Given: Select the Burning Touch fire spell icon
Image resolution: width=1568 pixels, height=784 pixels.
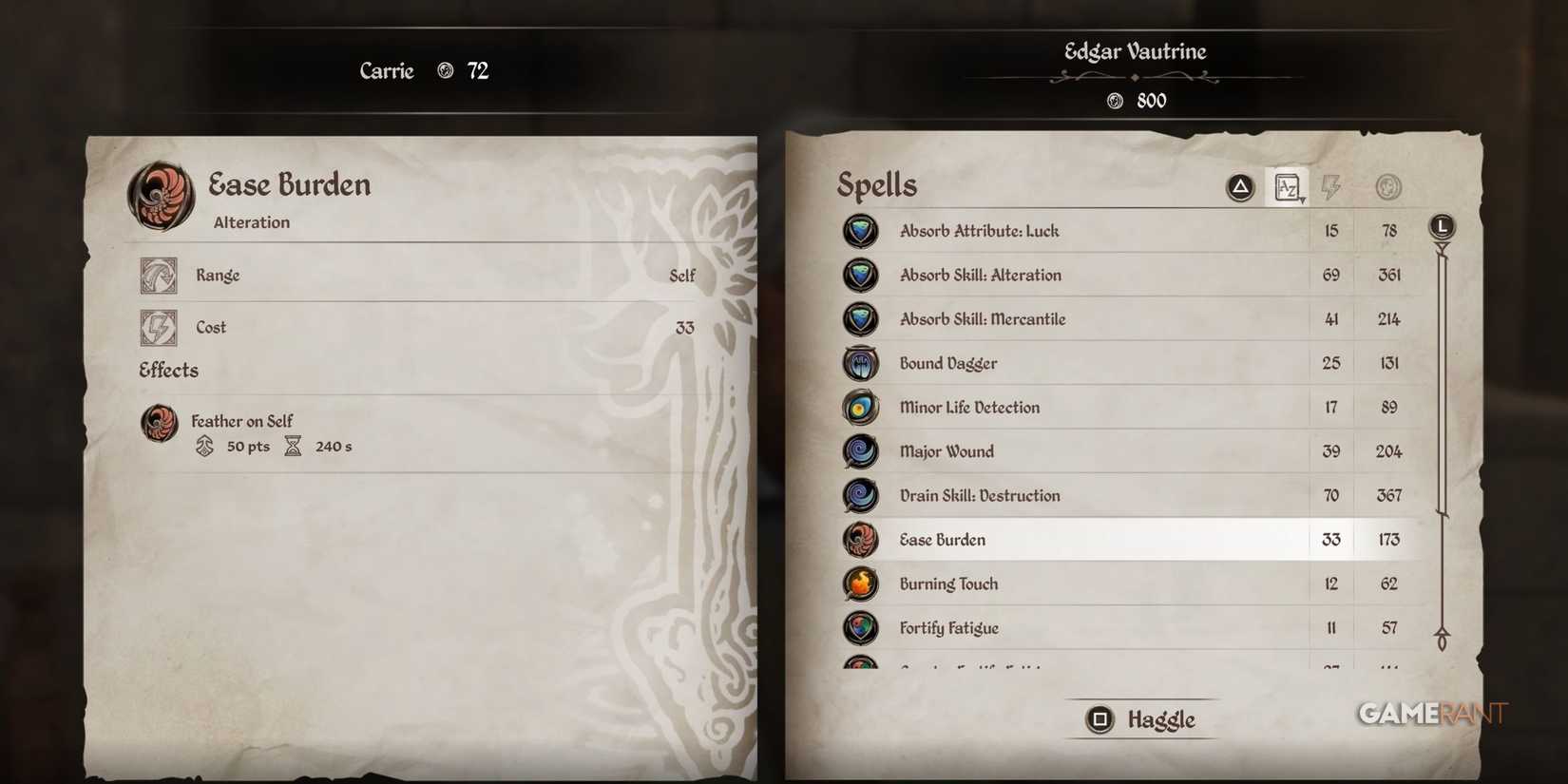Looking at the screenshot, I should (860, 583).
